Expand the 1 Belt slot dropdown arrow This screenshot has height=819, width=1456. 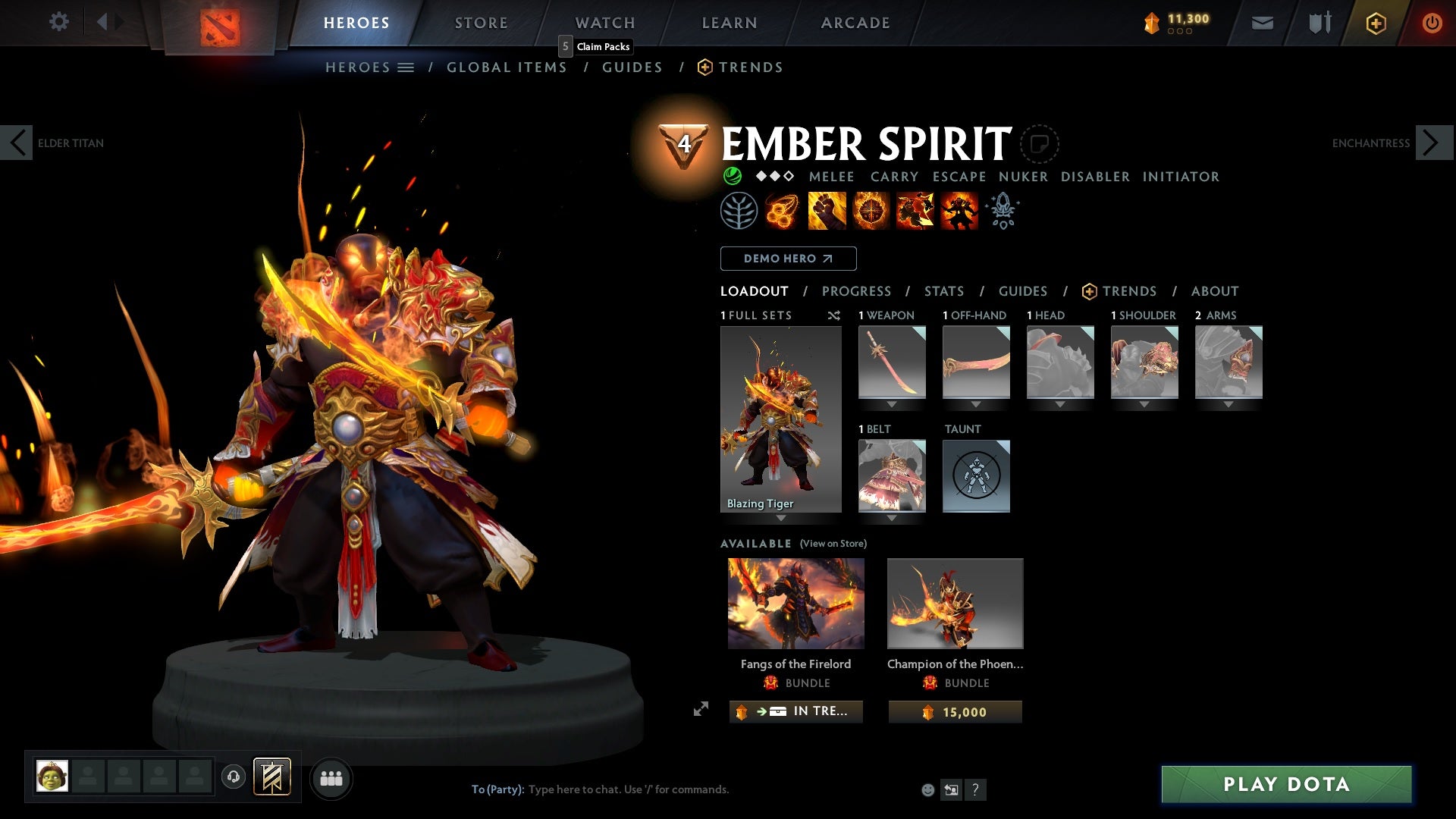891,518
